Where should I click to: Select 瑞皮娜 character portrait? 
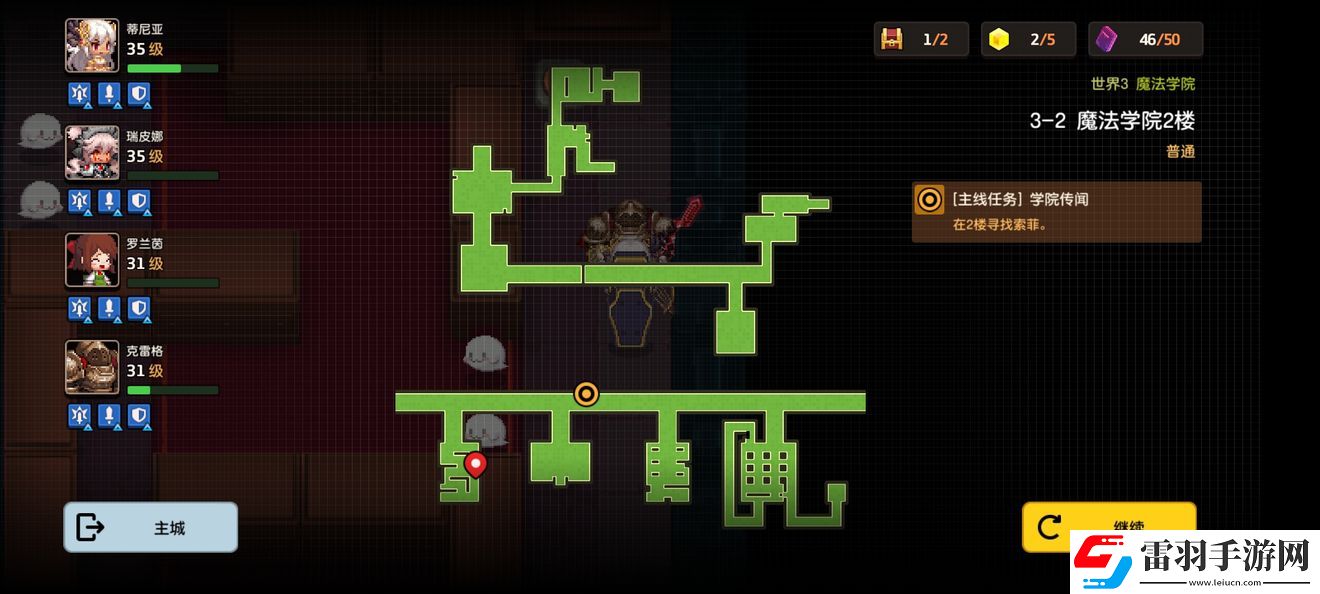click(92, 153)
